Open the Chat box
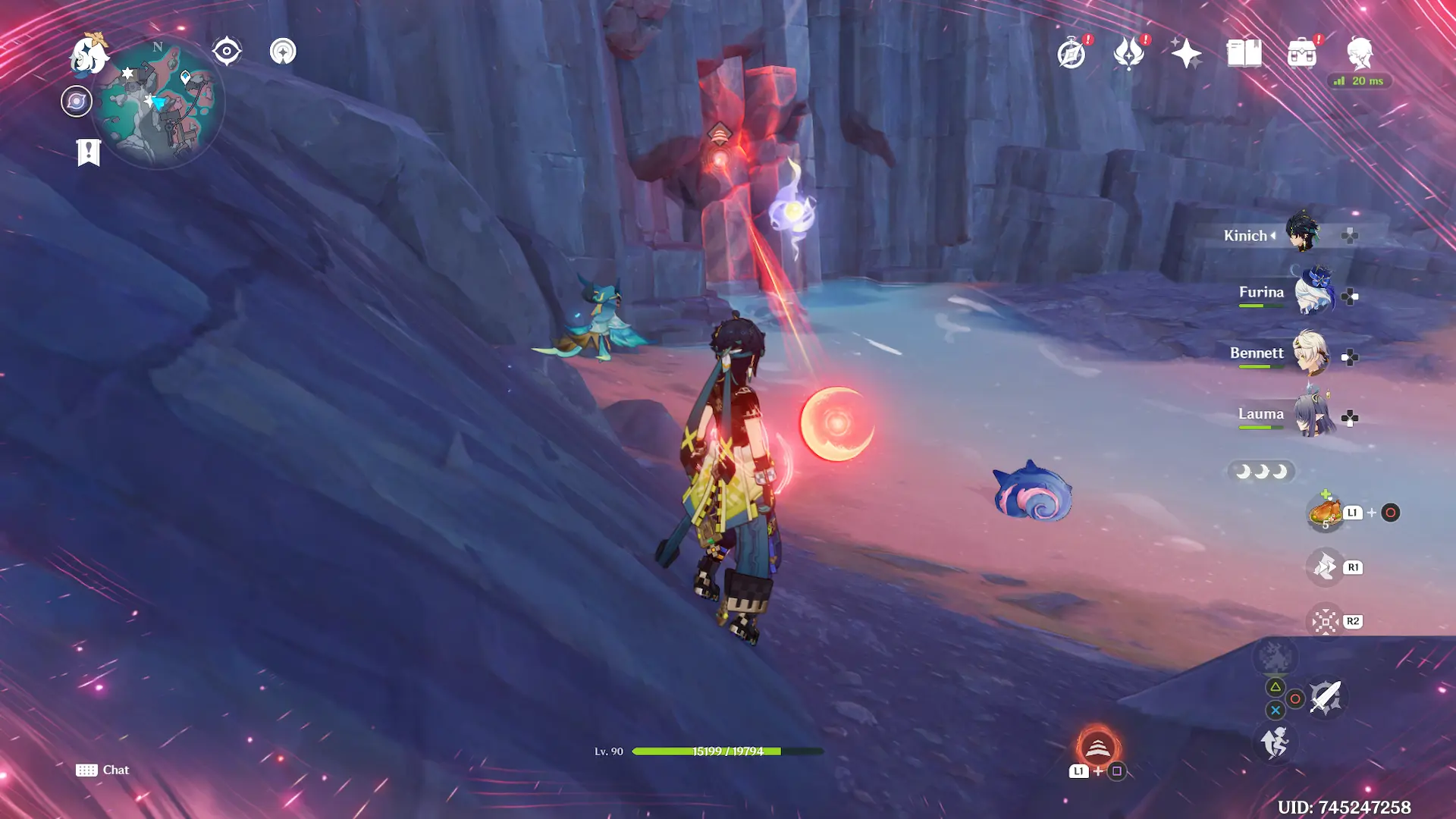Screen dimensions: 1456x819 click(102, 770)
